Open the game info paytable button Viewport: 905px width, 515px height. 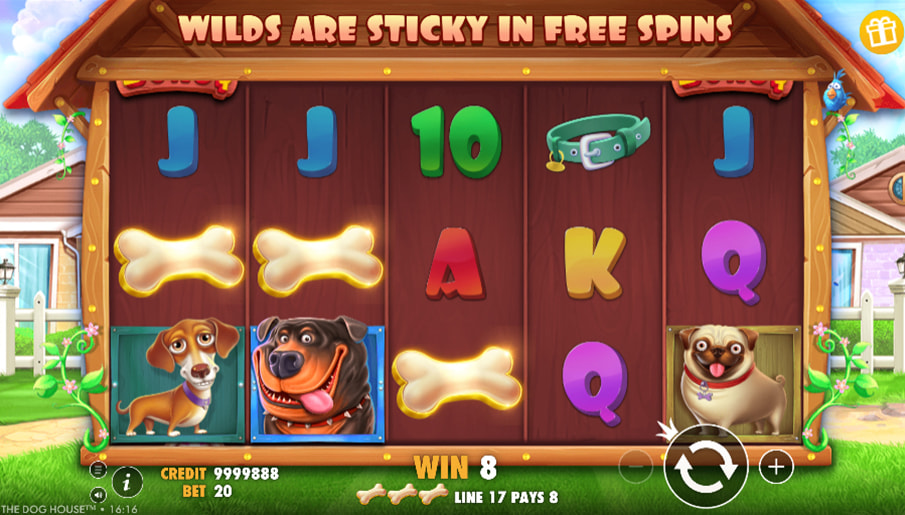click(x=127, y=481)
